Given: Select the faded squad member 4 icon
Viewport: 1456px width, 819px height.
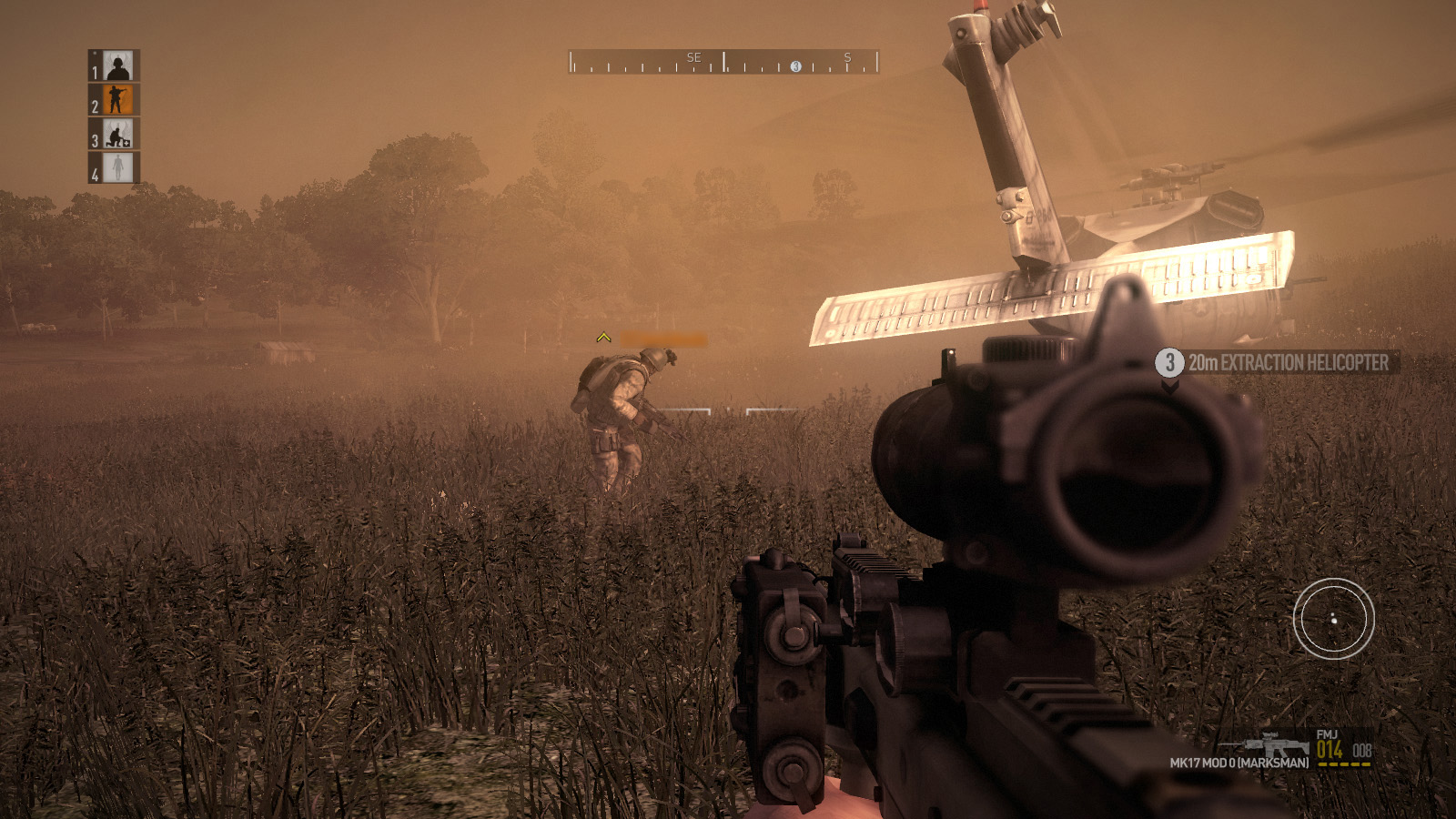Looking at the screenshot, I should 117,168.
